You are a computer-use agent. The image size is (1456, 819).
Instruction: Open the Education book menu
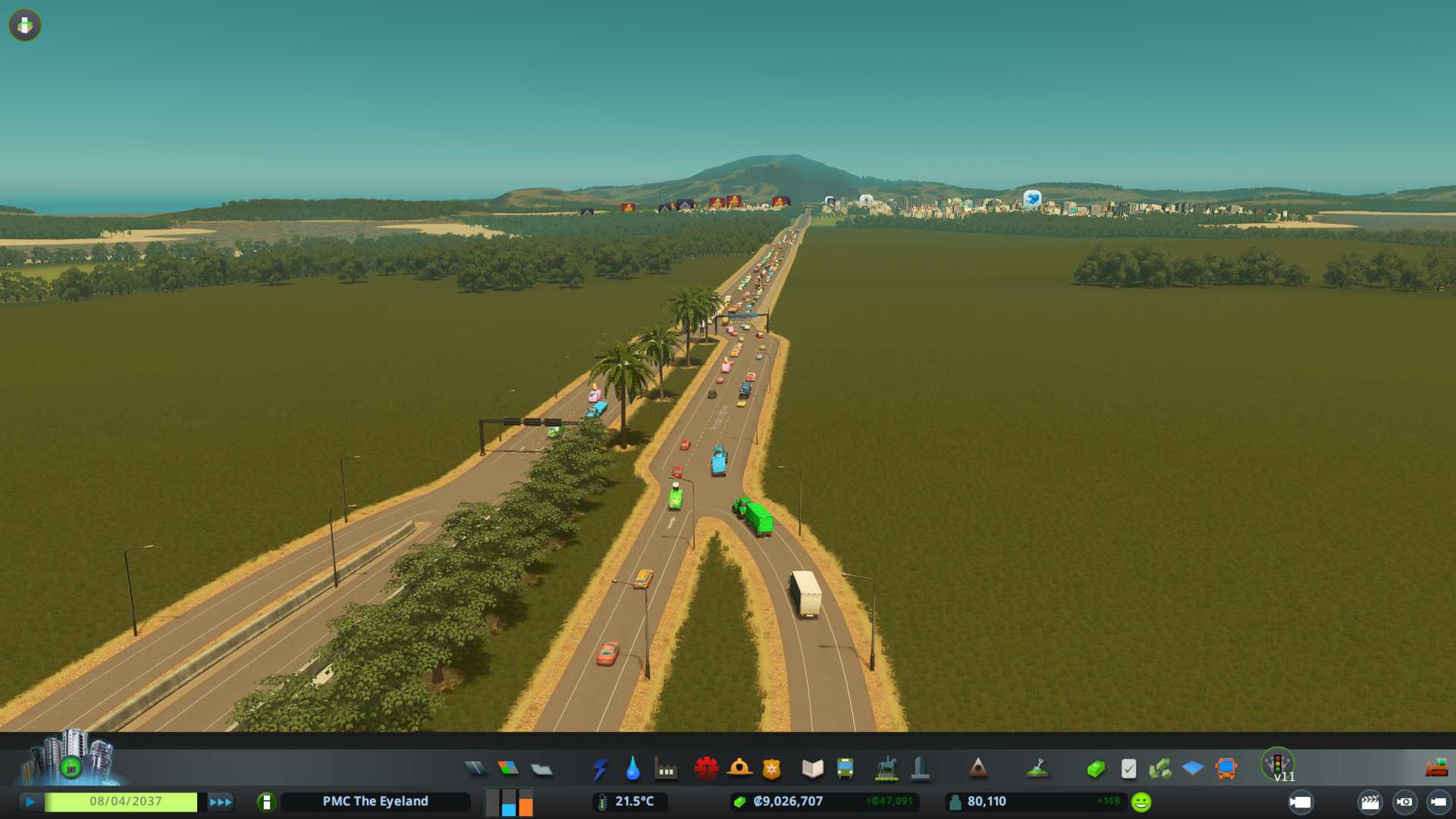pyautogui.click(x=812, y=769)
